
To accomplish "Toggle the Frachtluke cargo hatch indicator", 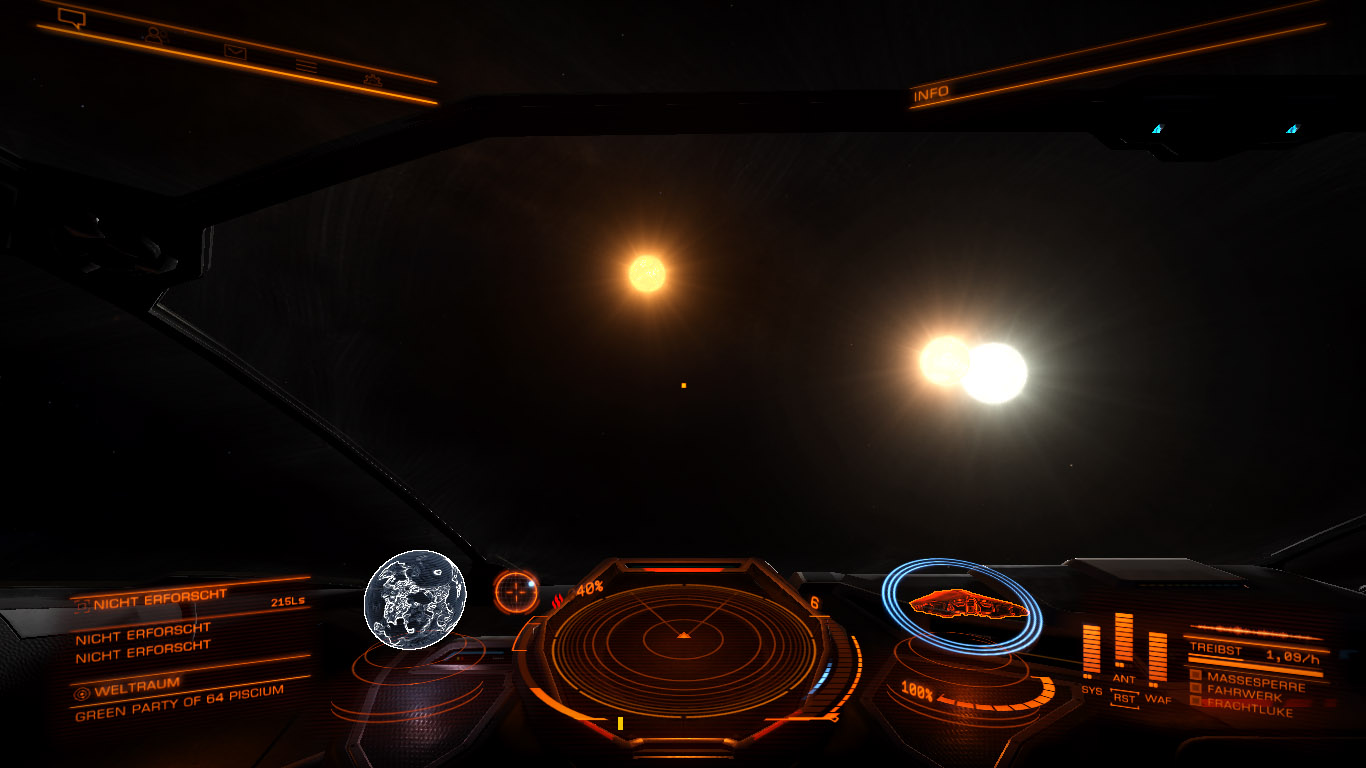I will (x=1248, y=703).
